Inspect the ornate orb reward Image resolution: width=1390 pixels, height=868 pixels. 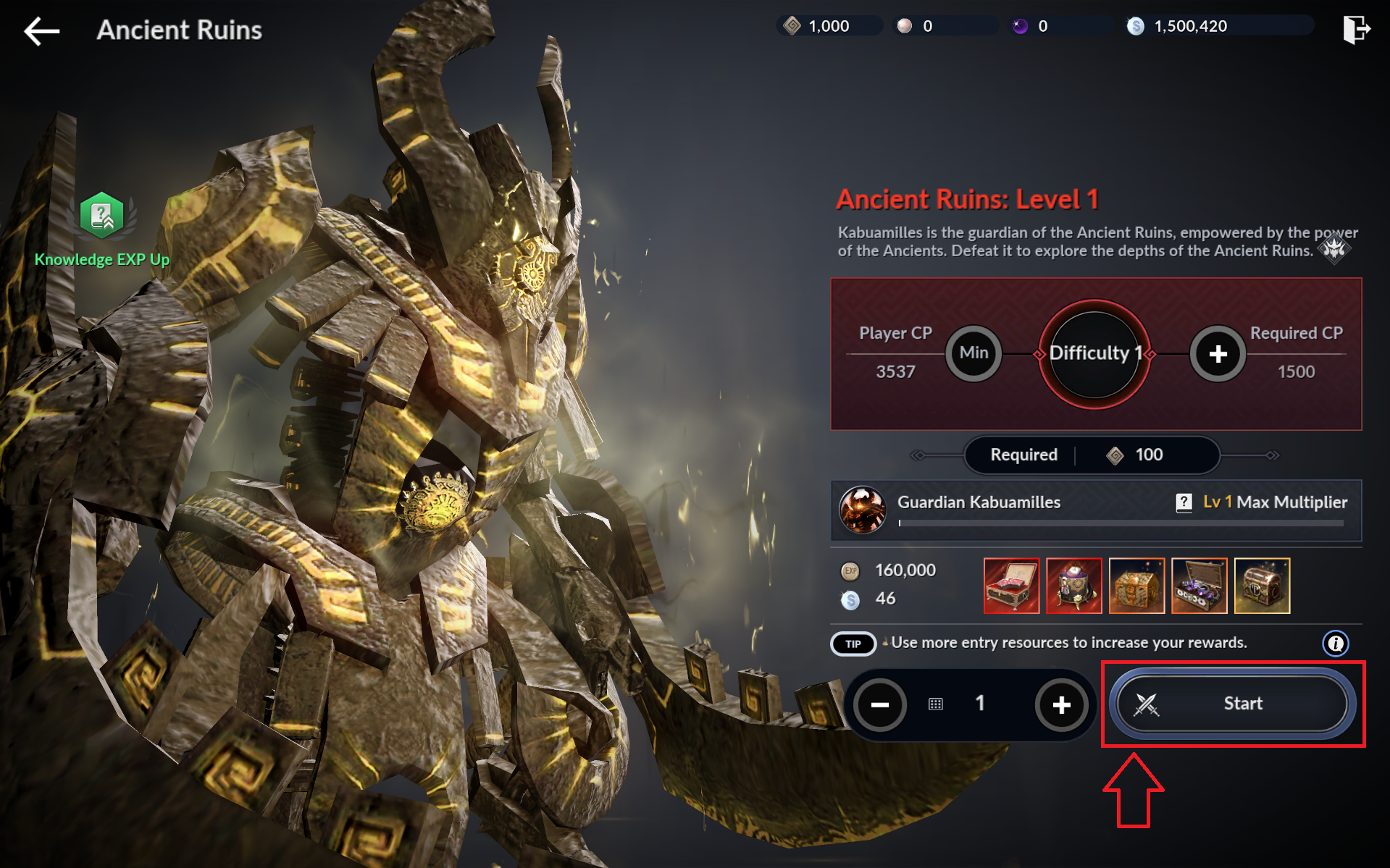[x=1074, y=586]
